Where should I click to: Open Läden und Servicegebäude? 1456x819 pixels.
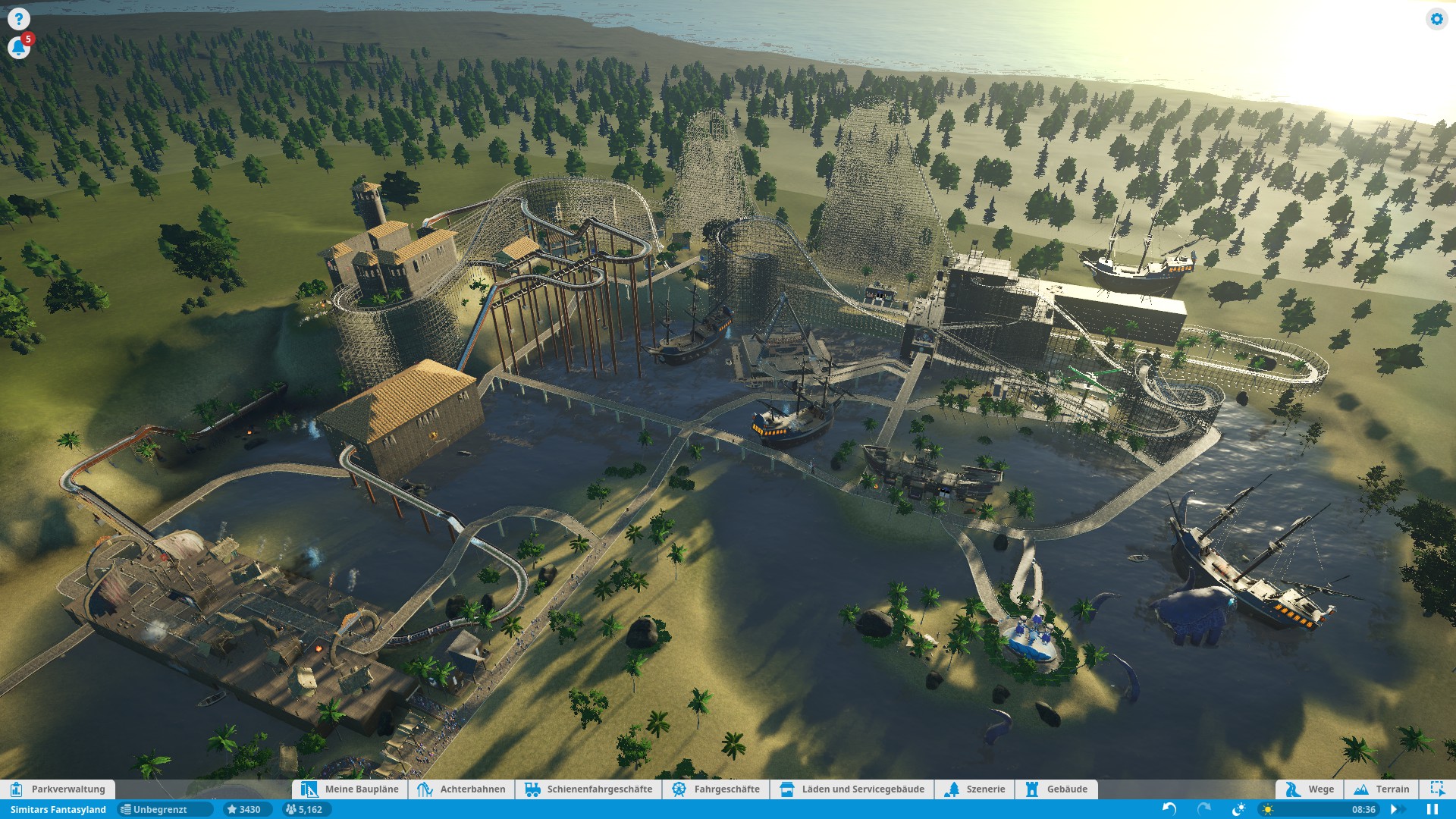852,789
